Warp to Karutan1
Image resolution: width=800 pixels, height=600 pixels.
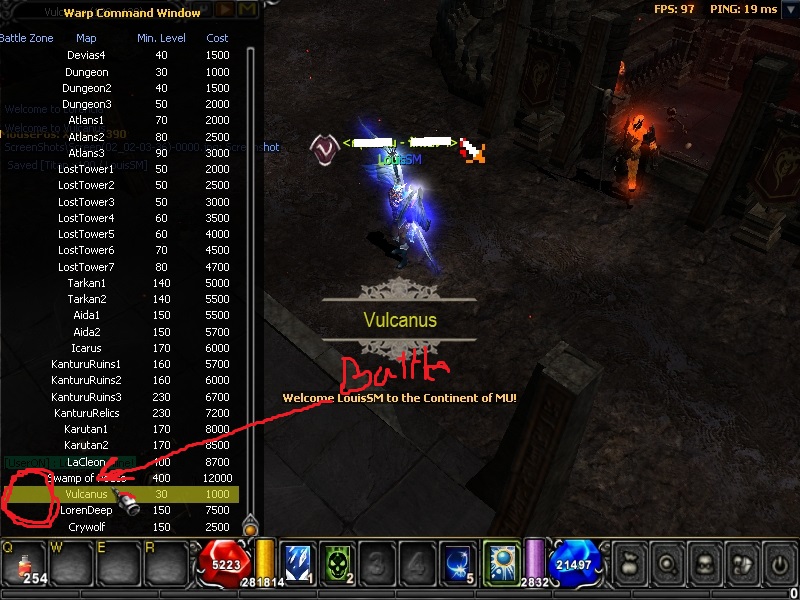pyautogui.click(x=86, y=429)
